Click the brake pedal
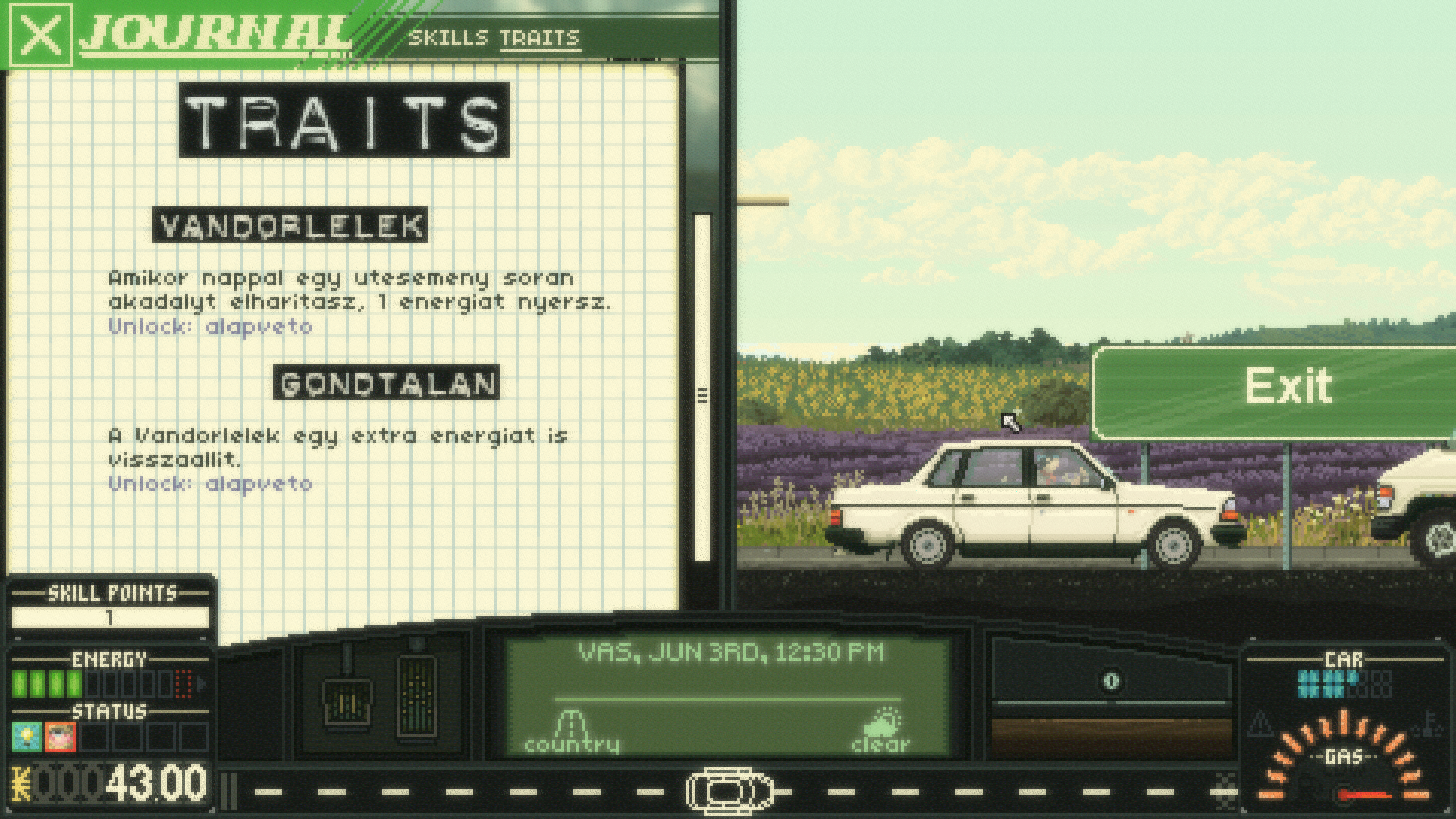 (x=346, y=701)
